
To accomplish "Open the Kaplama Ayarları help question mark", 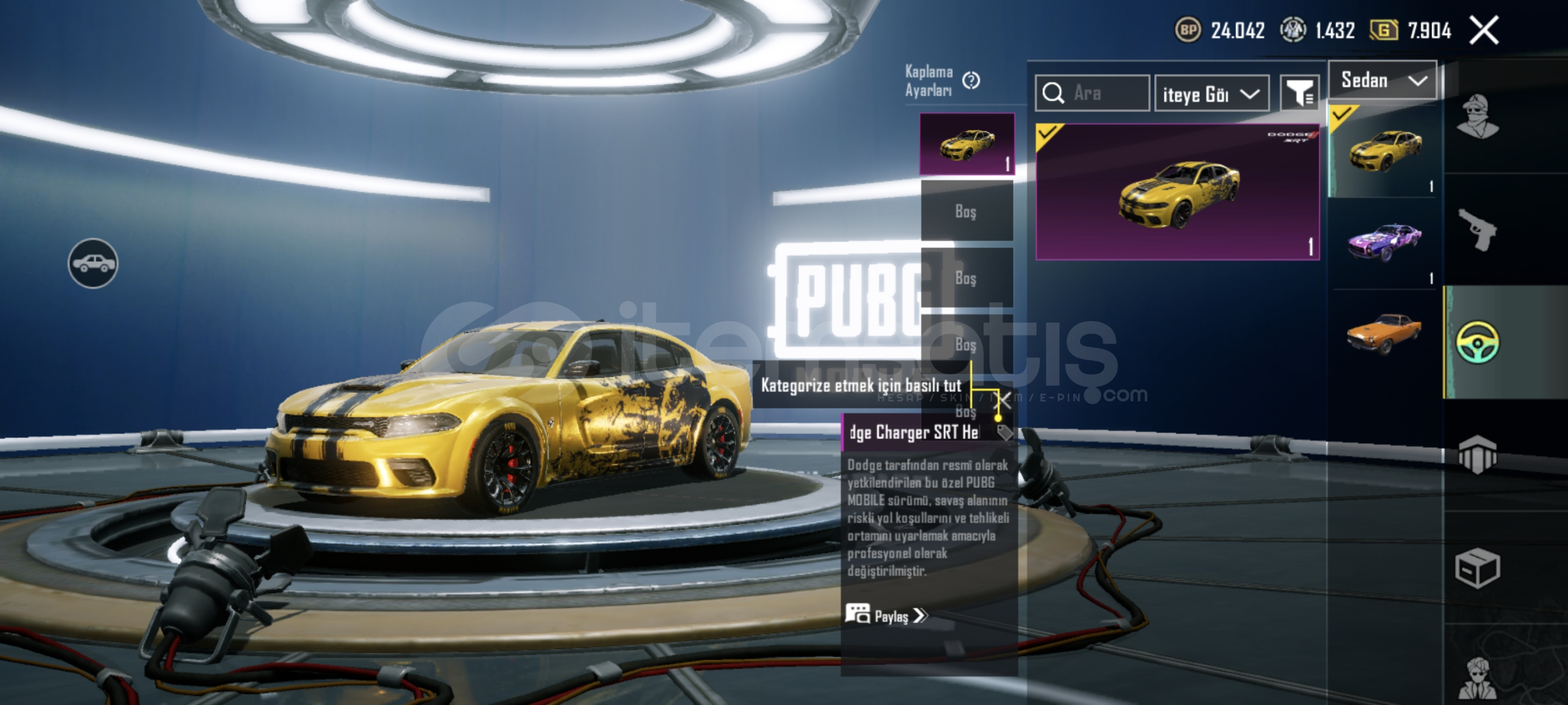I will 971,80.
